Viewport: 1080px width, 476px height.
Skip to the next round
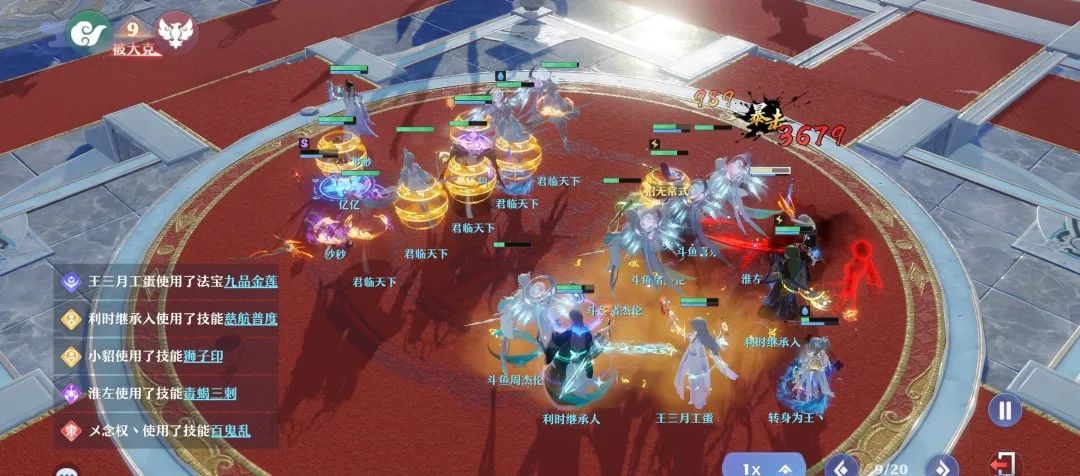coord(941,466)
